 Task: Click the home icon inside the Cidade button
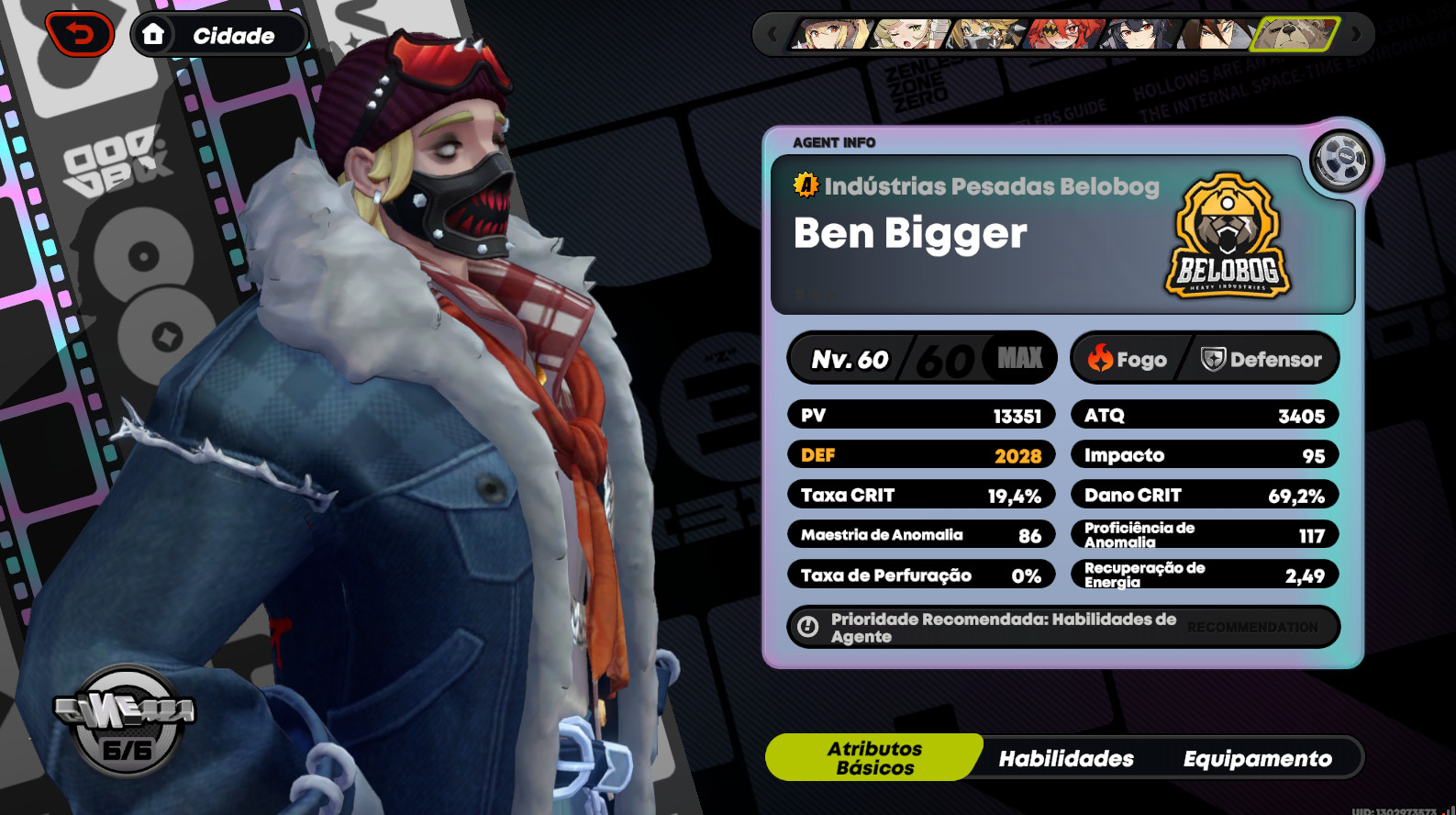click(154, 35)
